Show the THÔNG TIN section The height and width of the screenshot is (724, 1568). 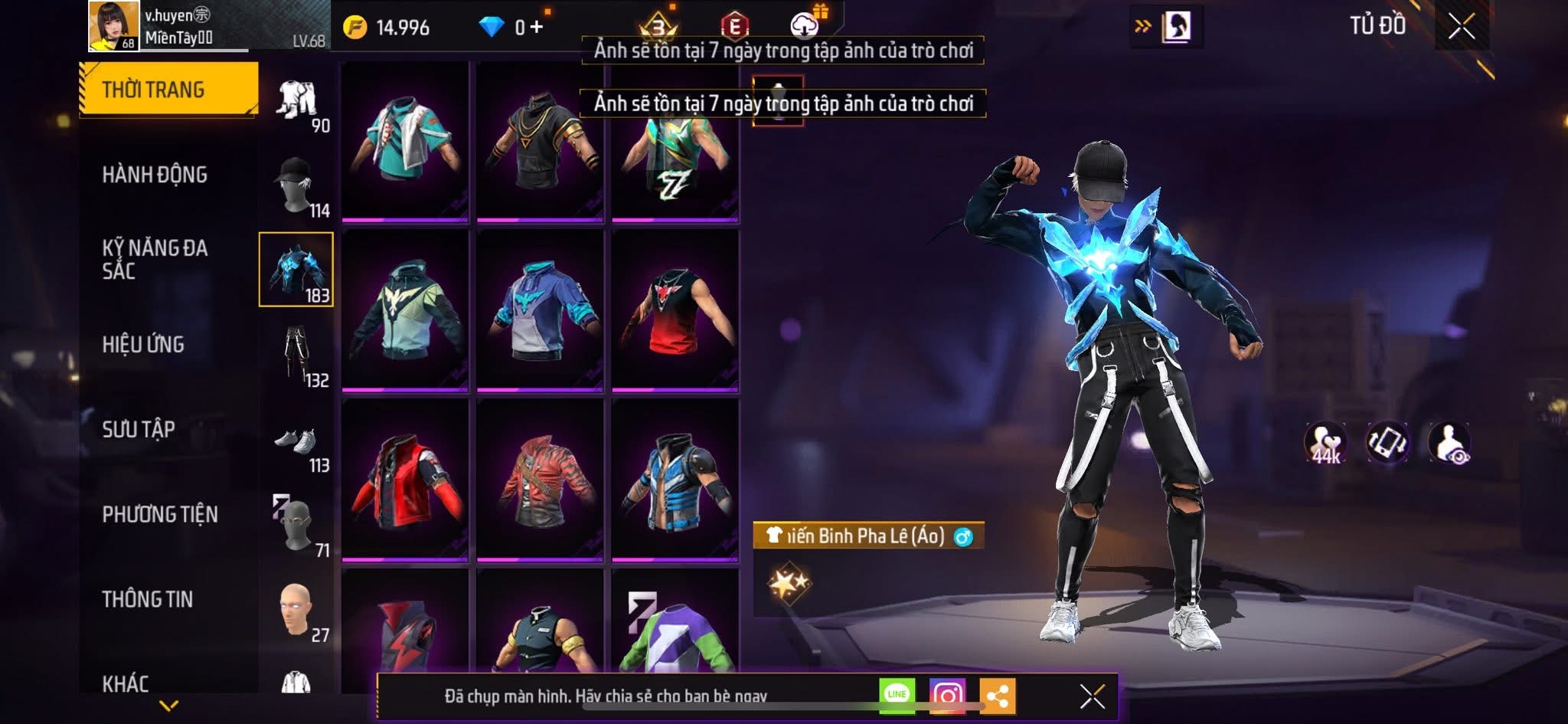[x=147, y=599]
